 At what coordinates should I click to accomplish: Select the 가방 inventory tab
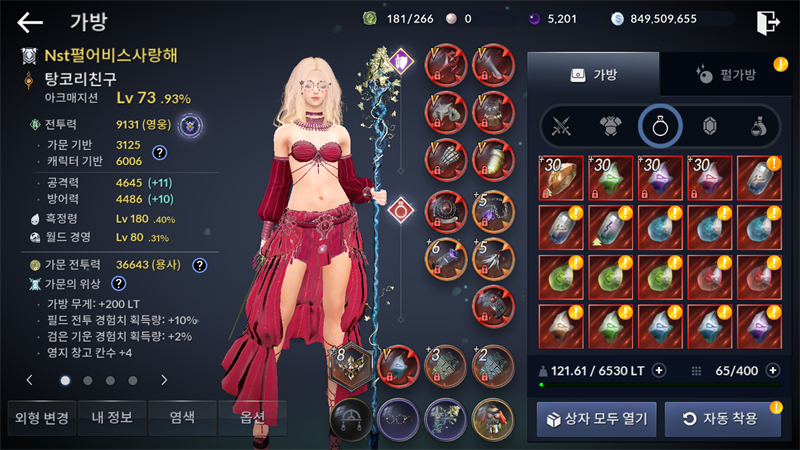pos(593,74)
